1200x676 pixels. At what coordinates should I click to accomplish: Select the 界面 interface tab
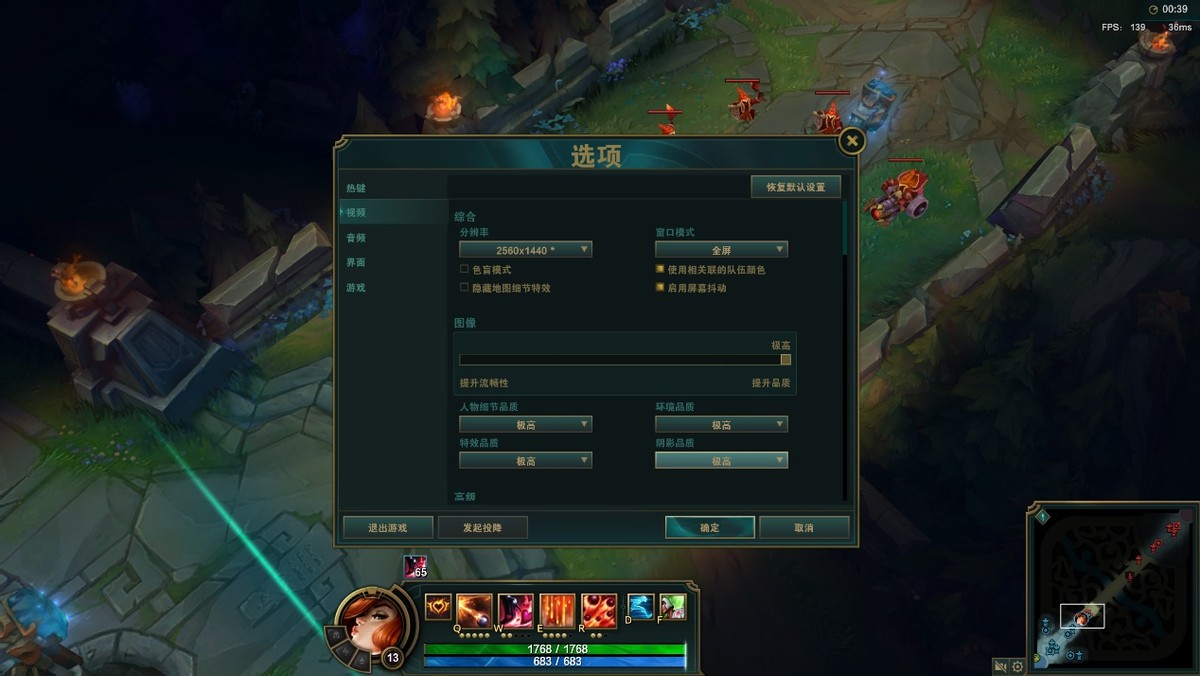tap(357, 263)
